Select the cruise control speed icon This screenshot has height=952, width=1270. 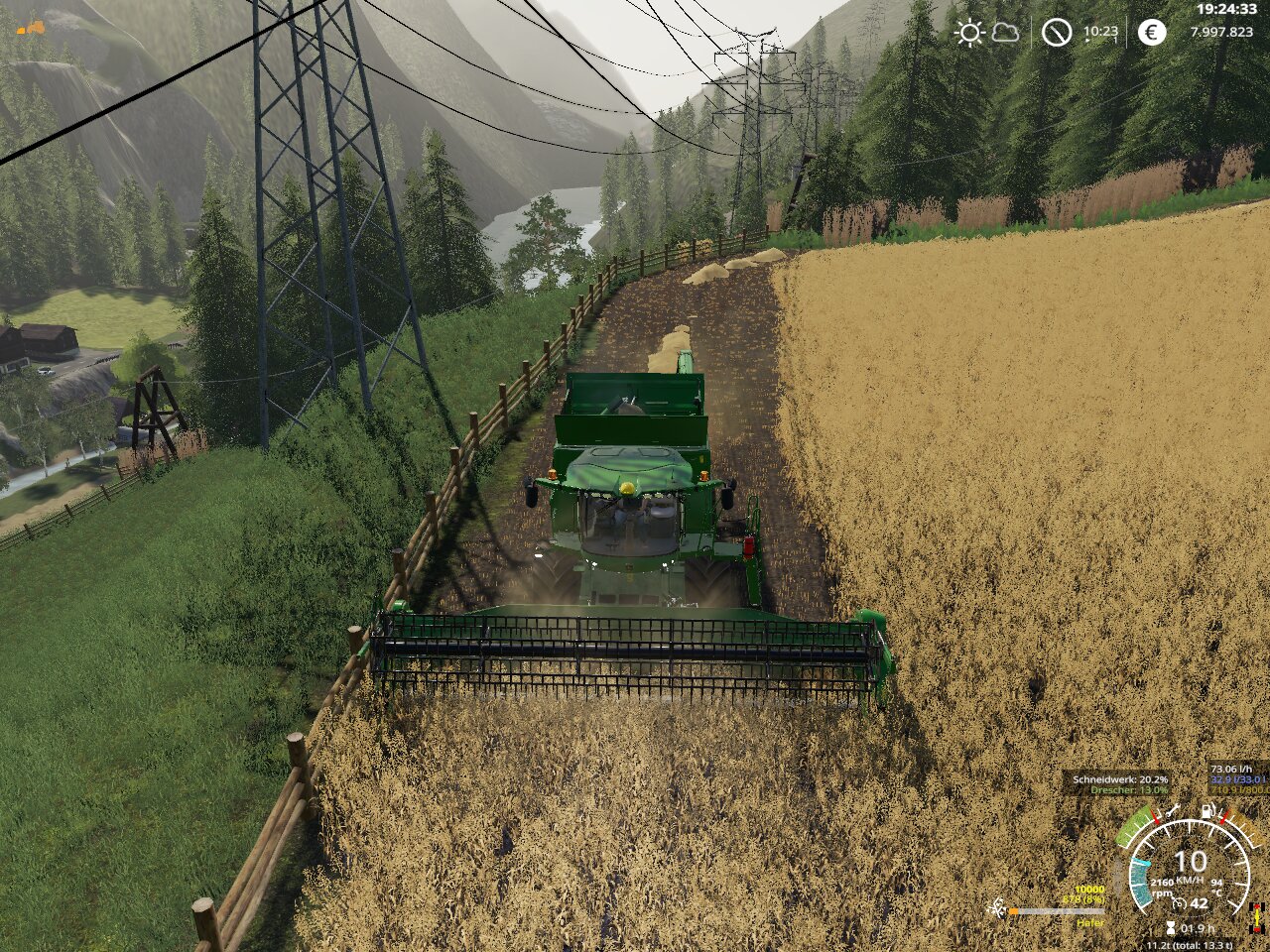[x=1180, y=903]
